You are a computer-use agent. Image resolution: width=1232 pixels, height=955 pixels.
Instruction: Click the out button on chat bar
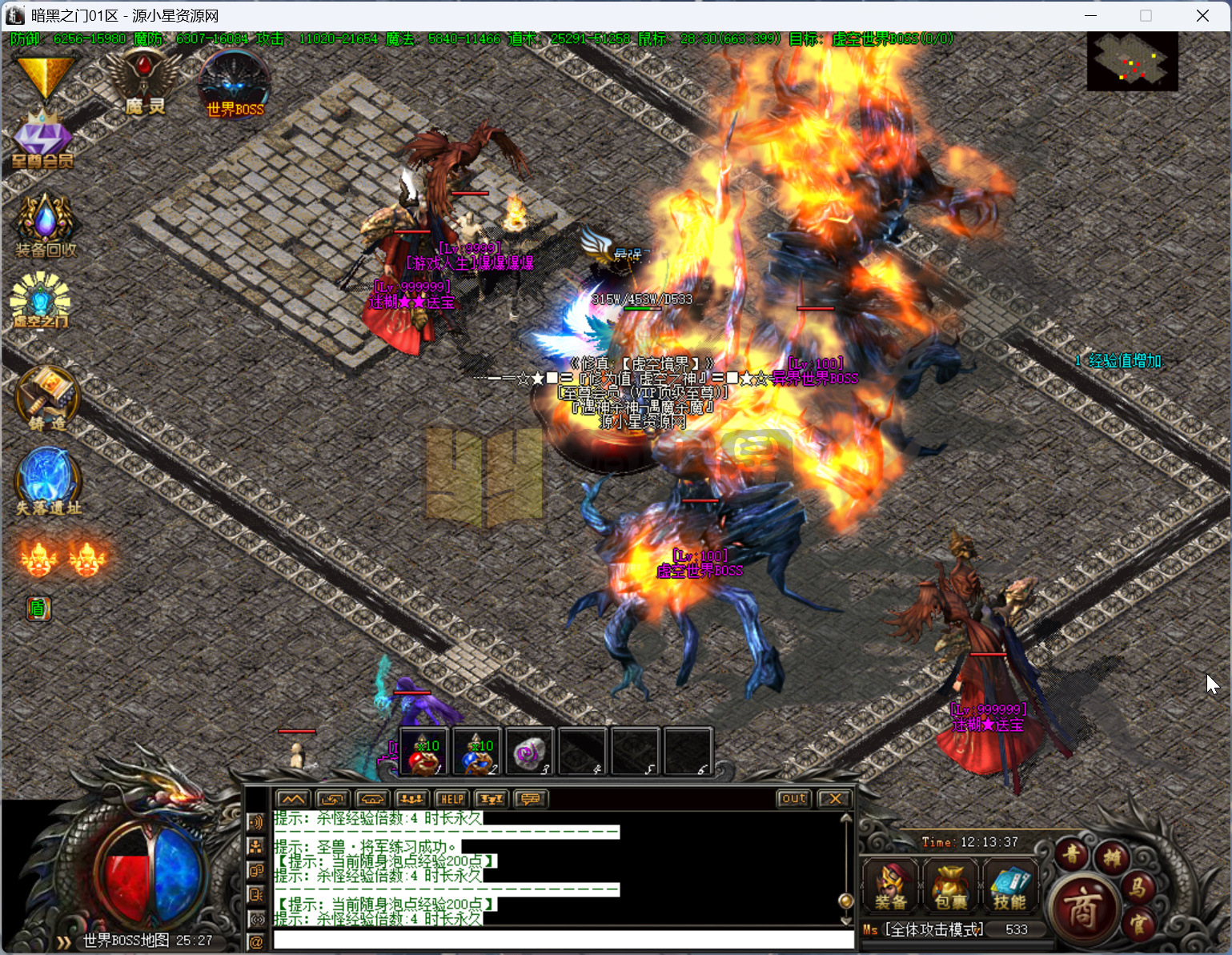(x=793, y=799)
